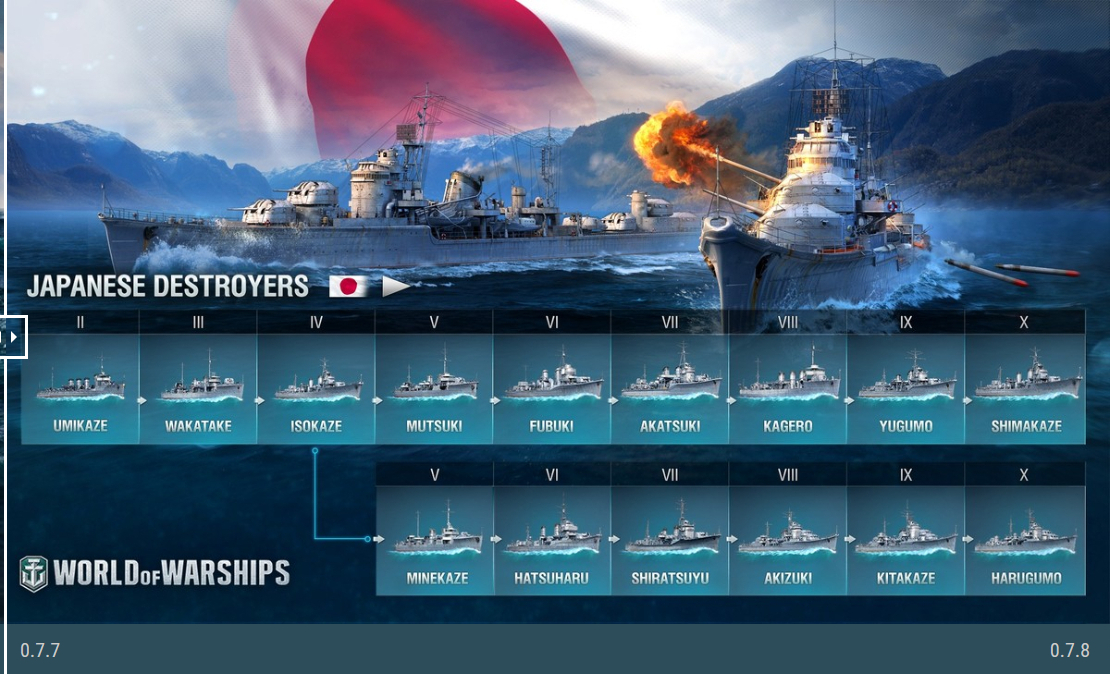Select the Yugumo tier IX destroyer
Image resolution: width=1110 pixels, height=674 pixels.
tap(906, 389)
